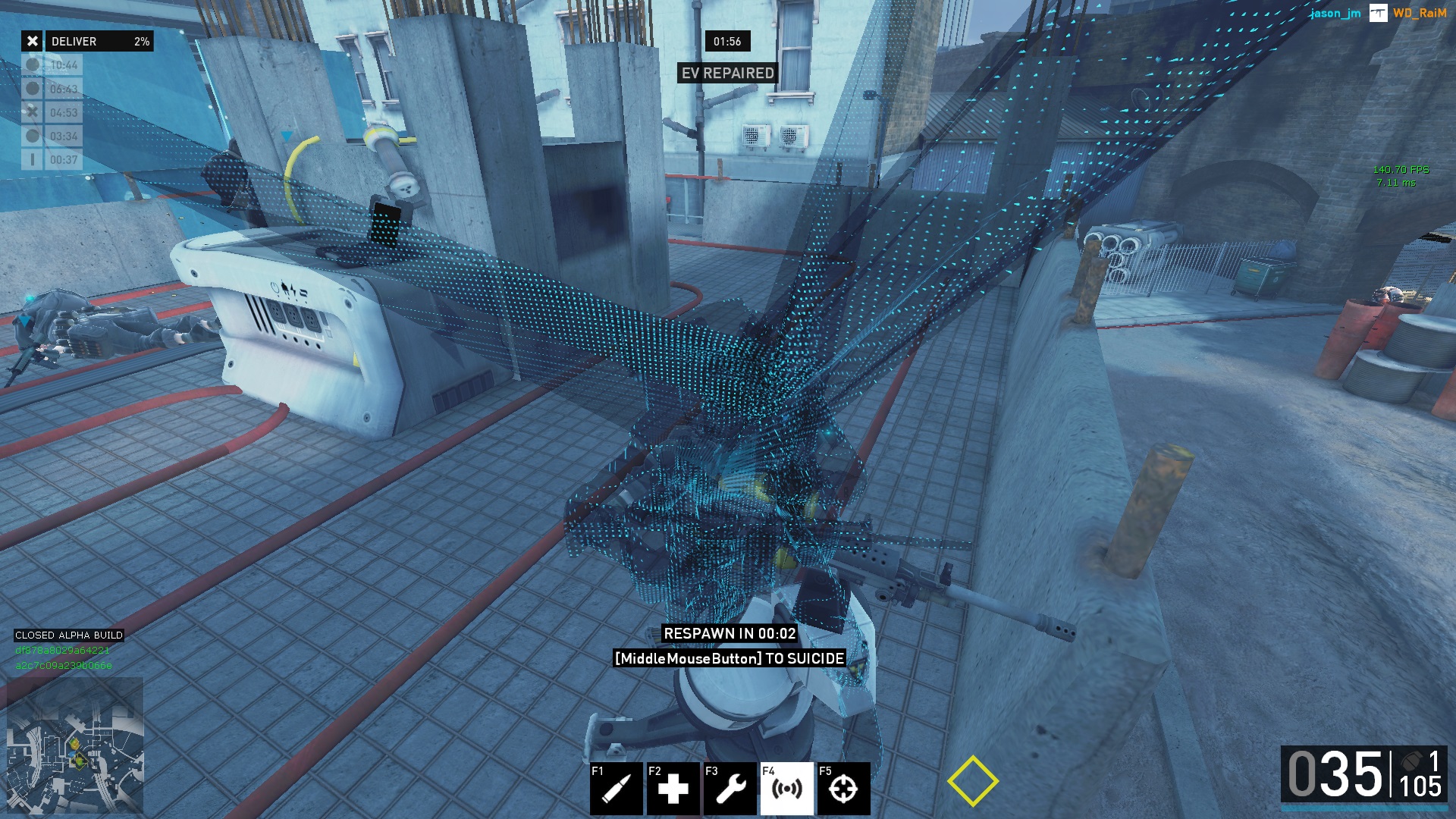The height and width of the screenshot is (819, 1456).
Task: Select the grenade icon beside the ammo count
Action: click(x=1411, y=761)
